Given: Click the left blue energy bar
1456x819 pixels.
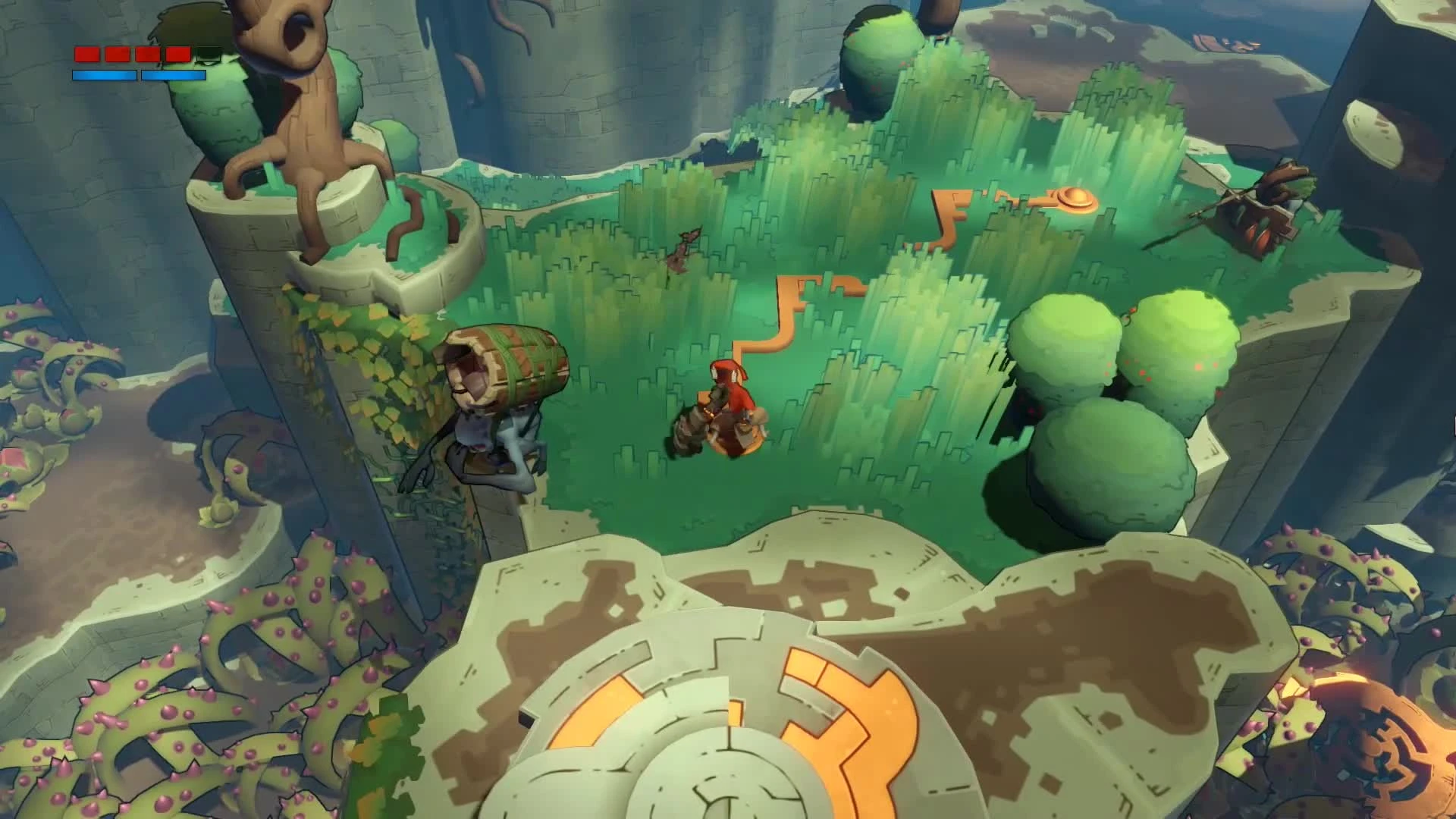Looking at the screenshot, I should coord(104,75).
